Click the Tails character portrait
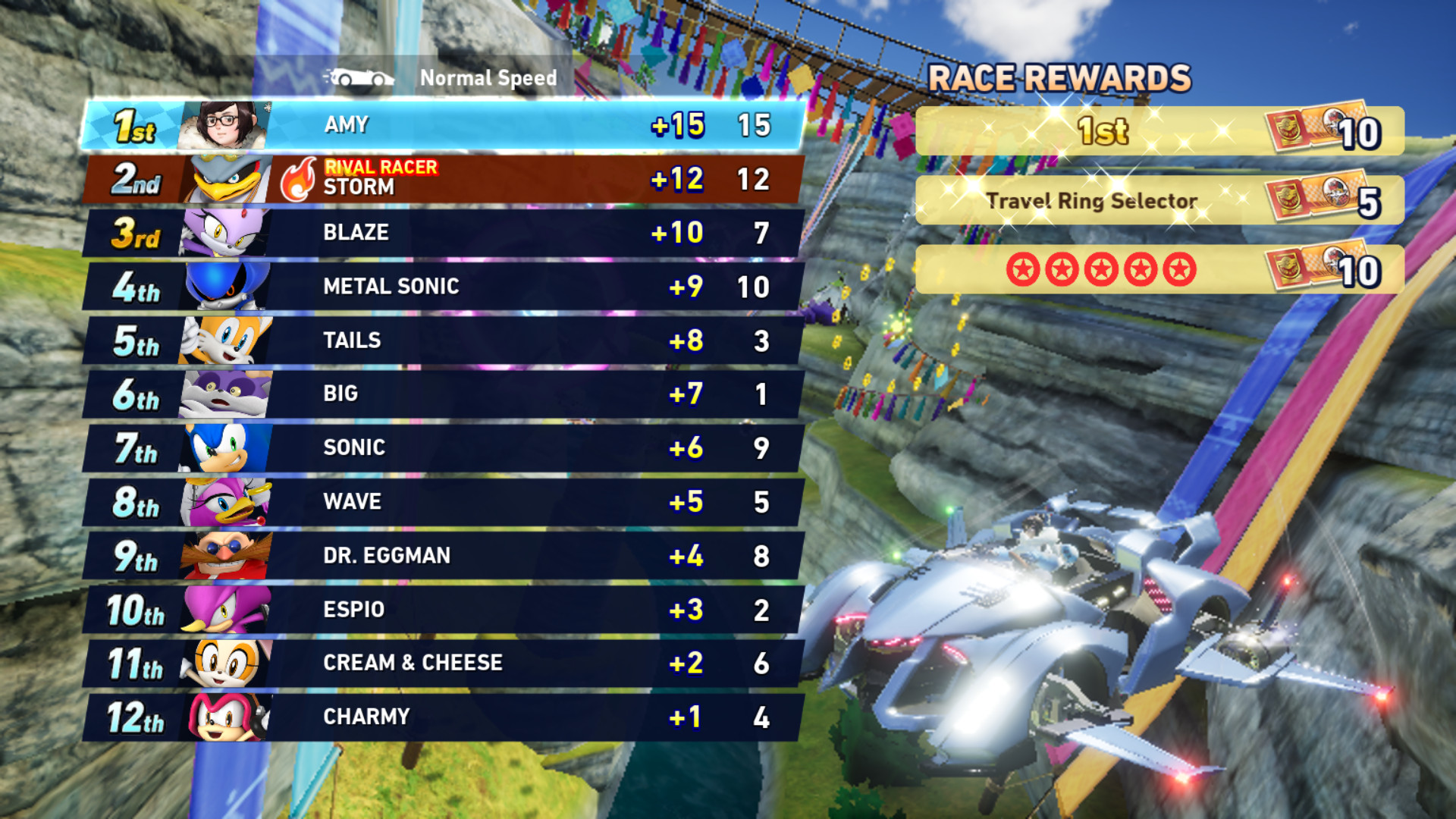 222,340
